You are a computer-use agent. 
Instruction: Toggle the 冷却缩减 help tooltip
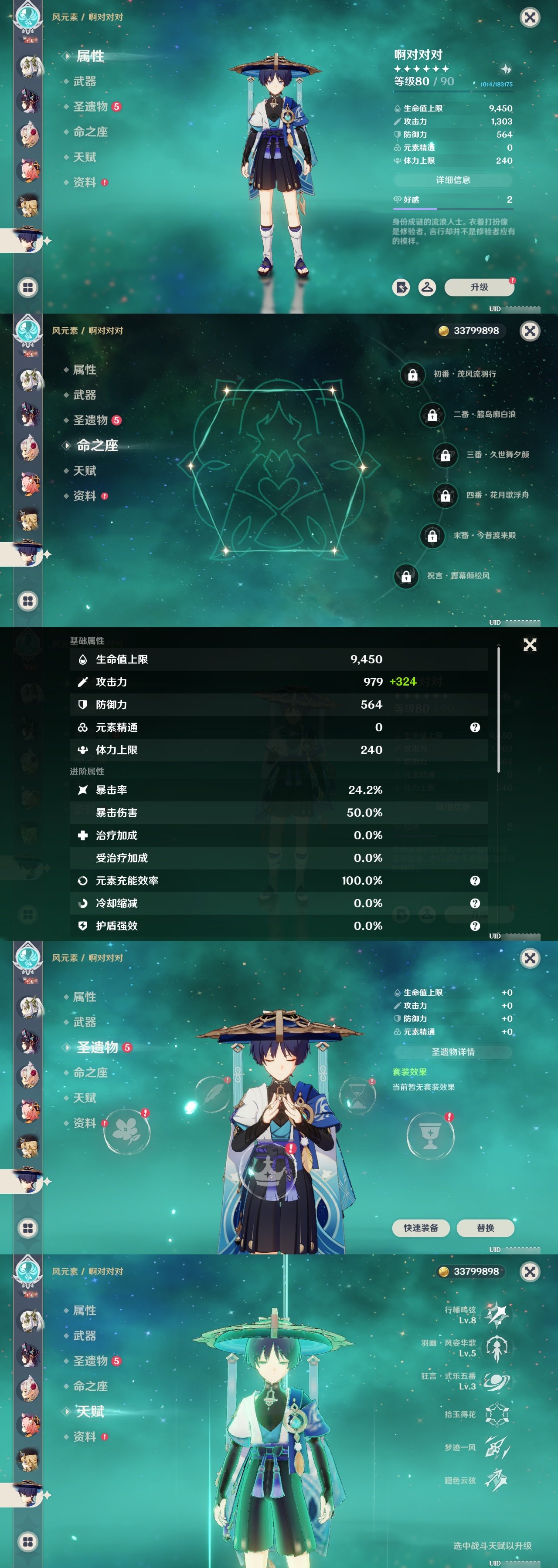click(476, 904)
